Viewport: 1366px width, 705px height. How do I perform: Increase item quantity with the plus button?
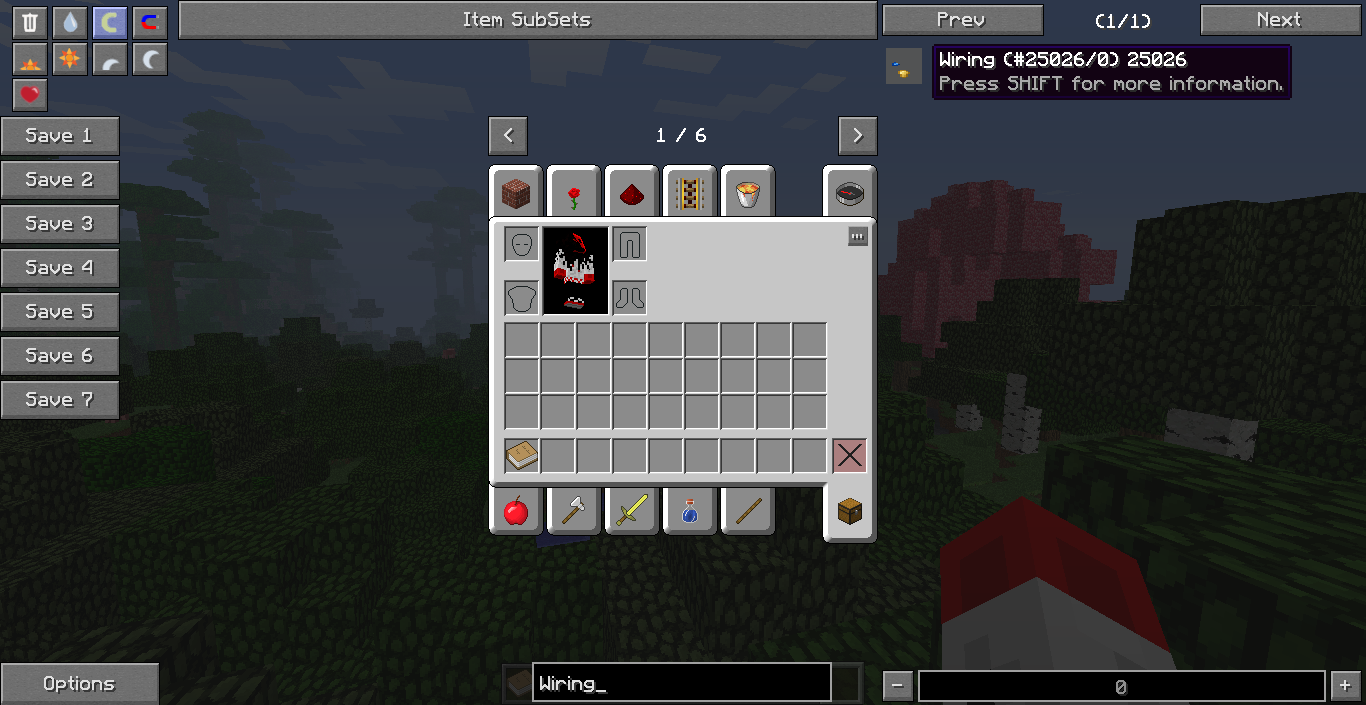(x=1344, y=686)
